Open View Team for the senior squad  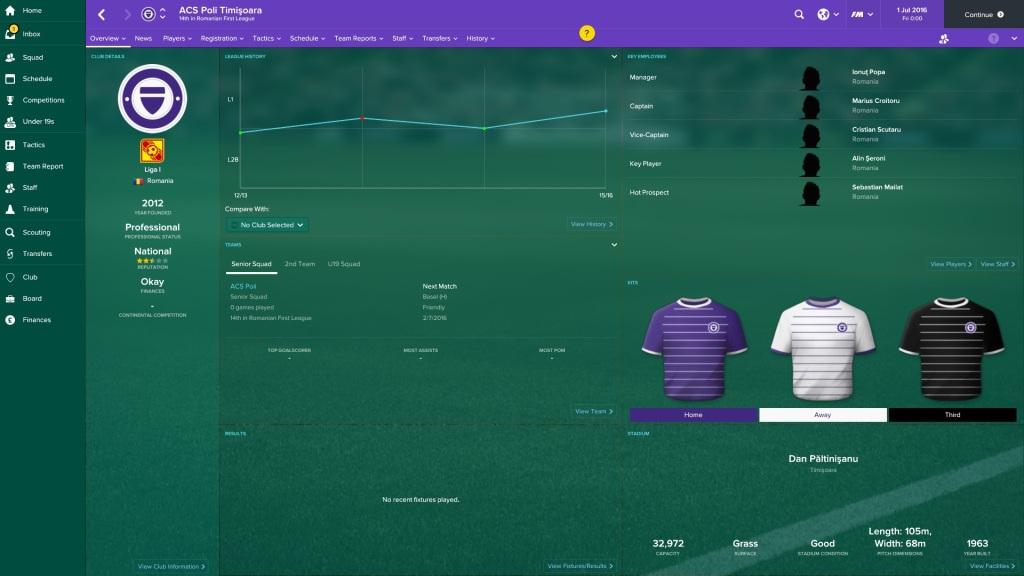(593, 411)
